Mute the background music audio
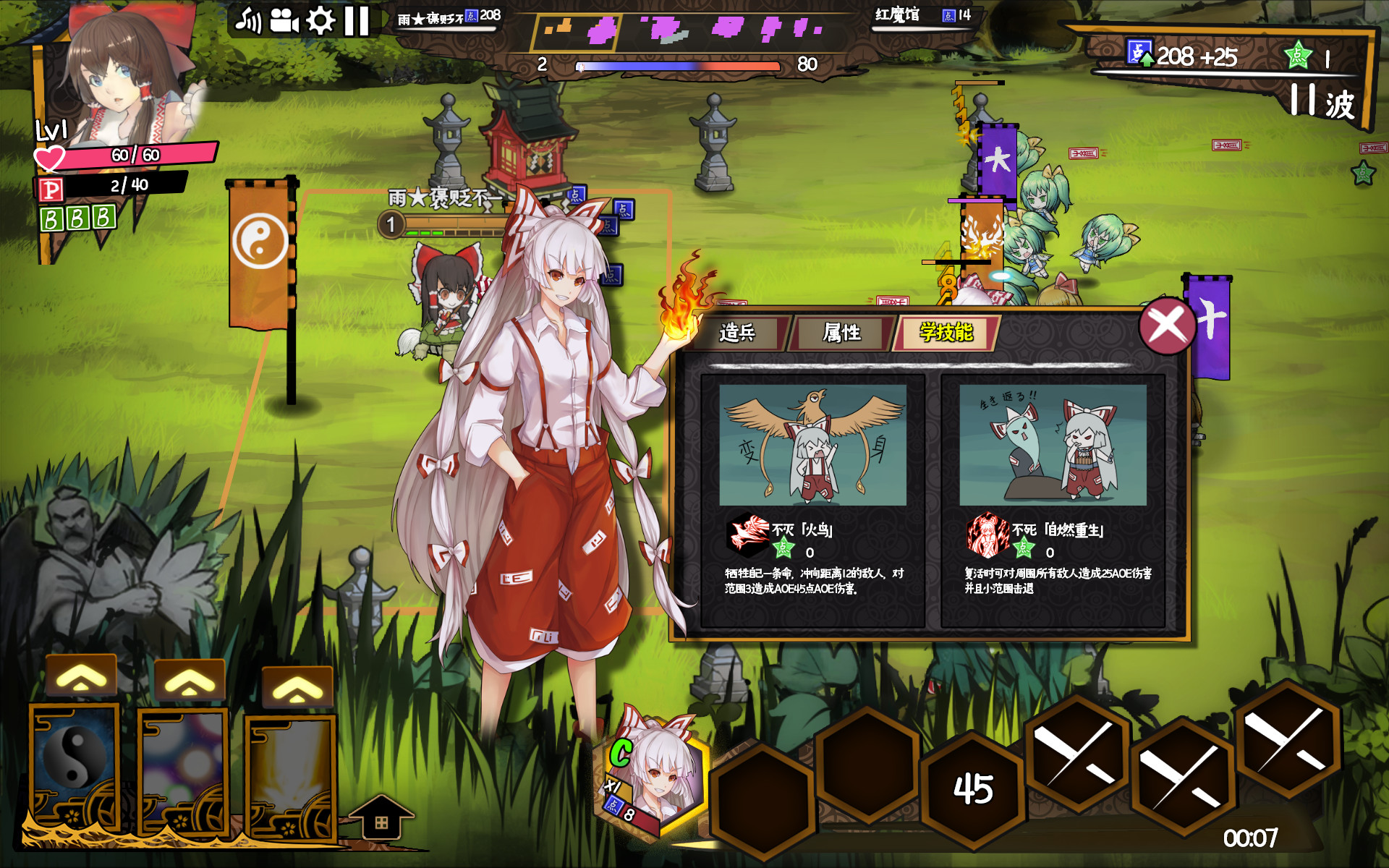This screenshot has width=1389, height=868. tap(250, 18)
